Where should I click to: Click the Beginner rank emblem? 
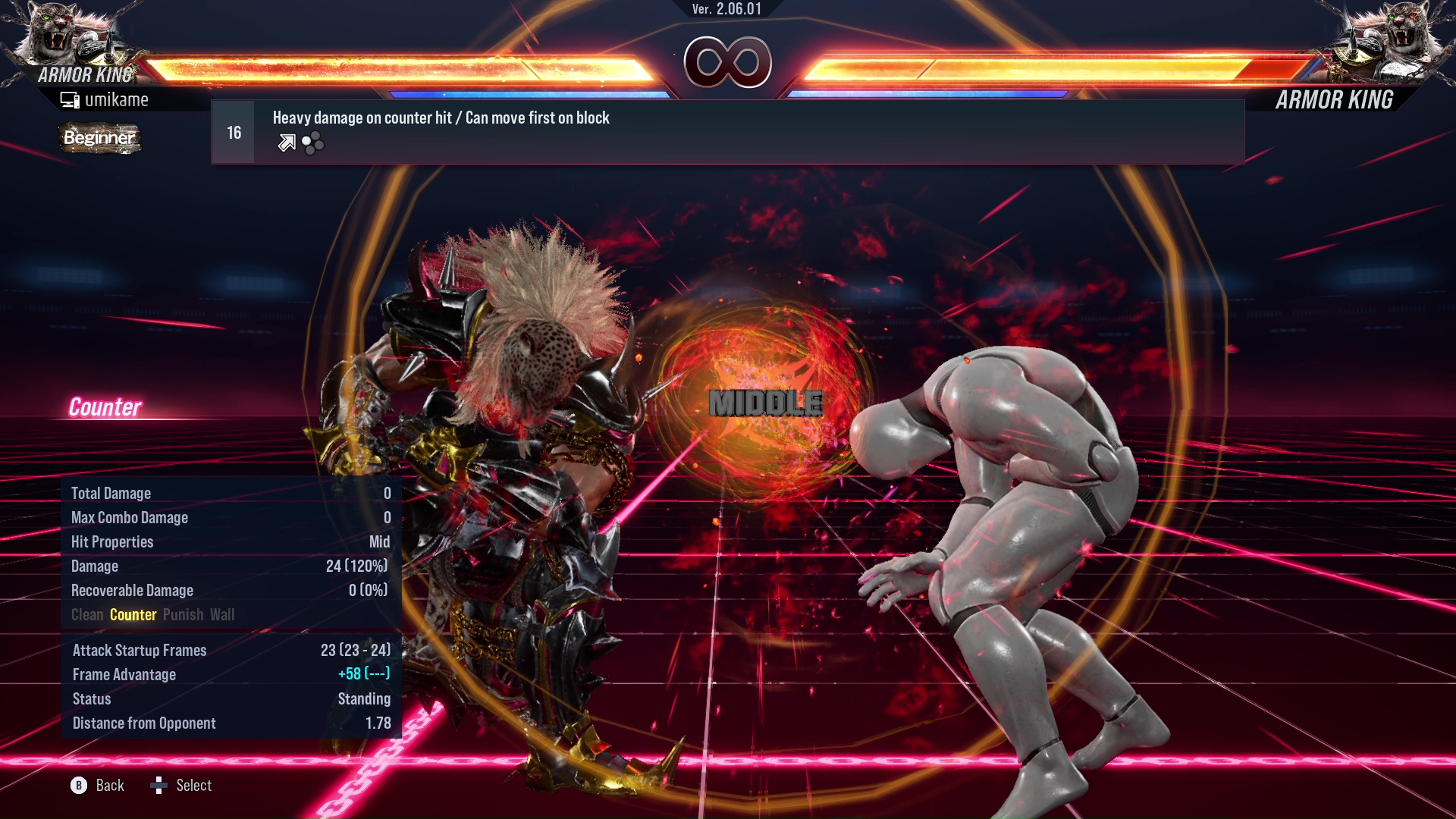[x=99, y=138]
